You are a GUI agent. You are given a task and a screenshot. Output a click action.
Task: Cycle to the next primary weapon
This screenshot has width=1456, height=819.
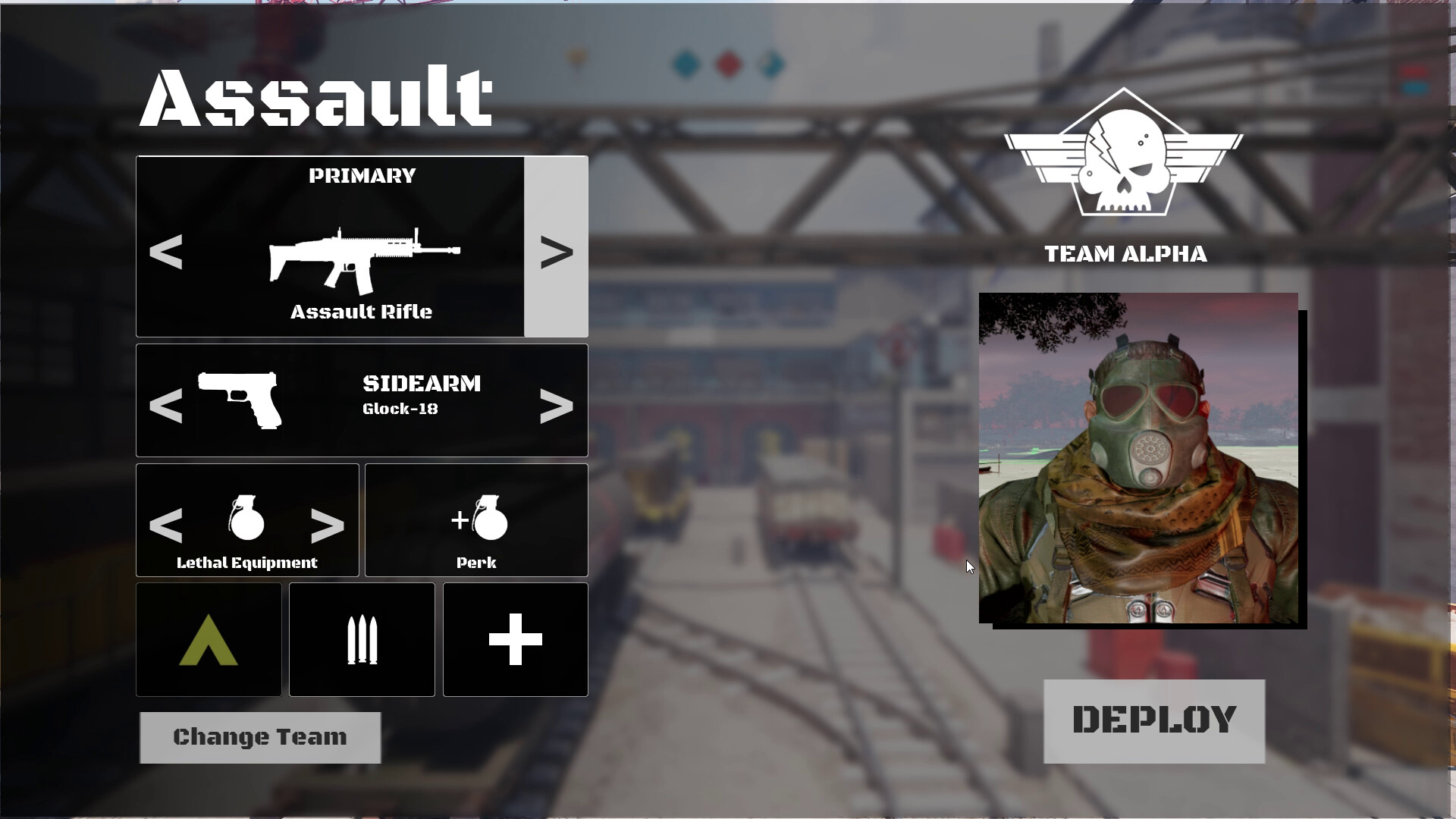coord(558,253)
